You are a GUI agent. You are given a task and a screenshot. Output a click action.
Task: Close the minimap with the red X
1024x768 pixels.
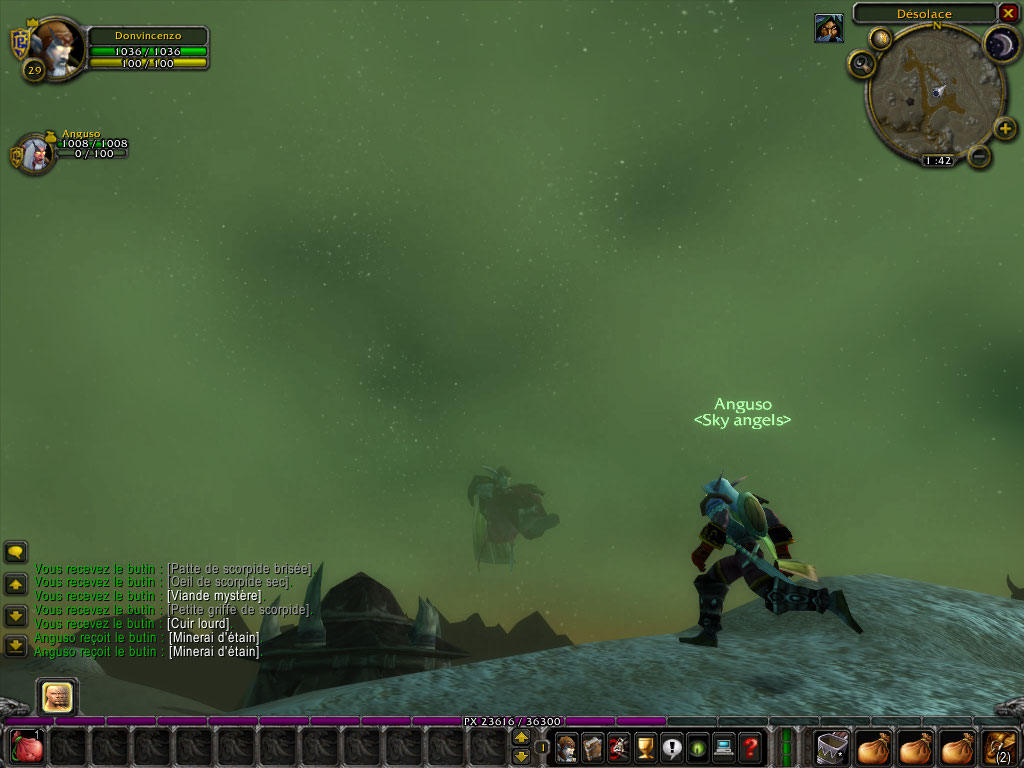[x=1008, y=13]
